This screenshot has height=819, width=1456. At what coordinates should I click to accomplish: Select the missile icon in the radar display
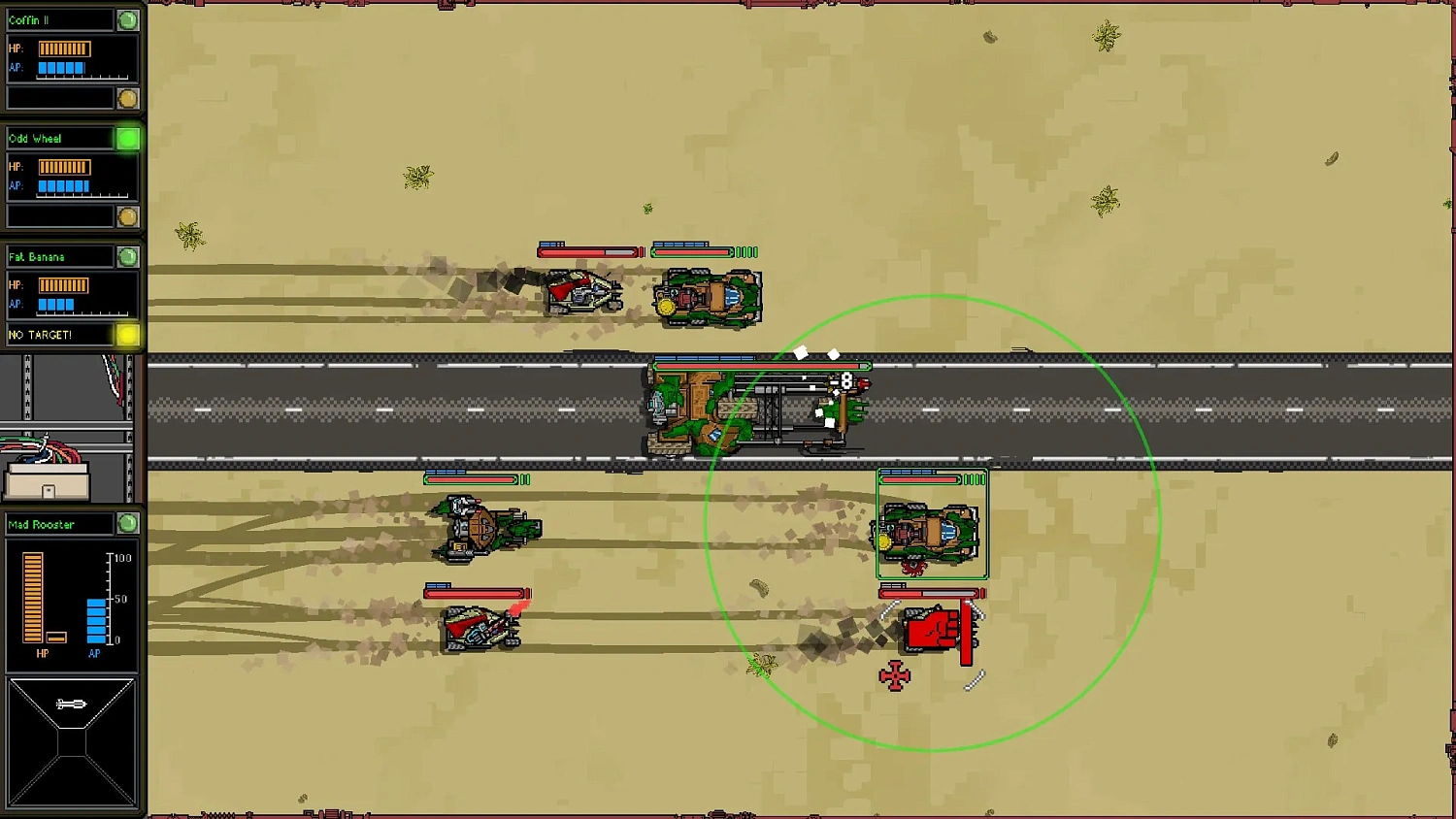tap(72, 704)
